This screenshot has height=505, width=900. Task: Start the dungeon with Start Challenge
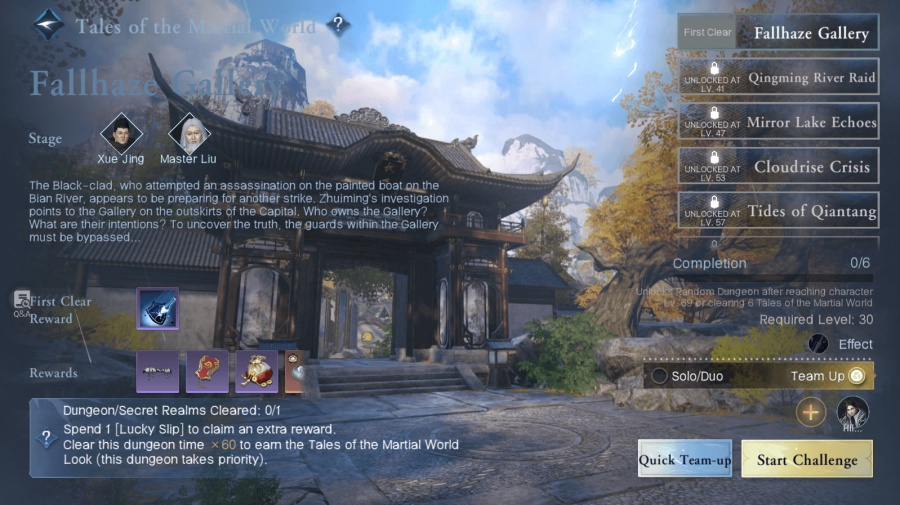(x=806, y=459)
